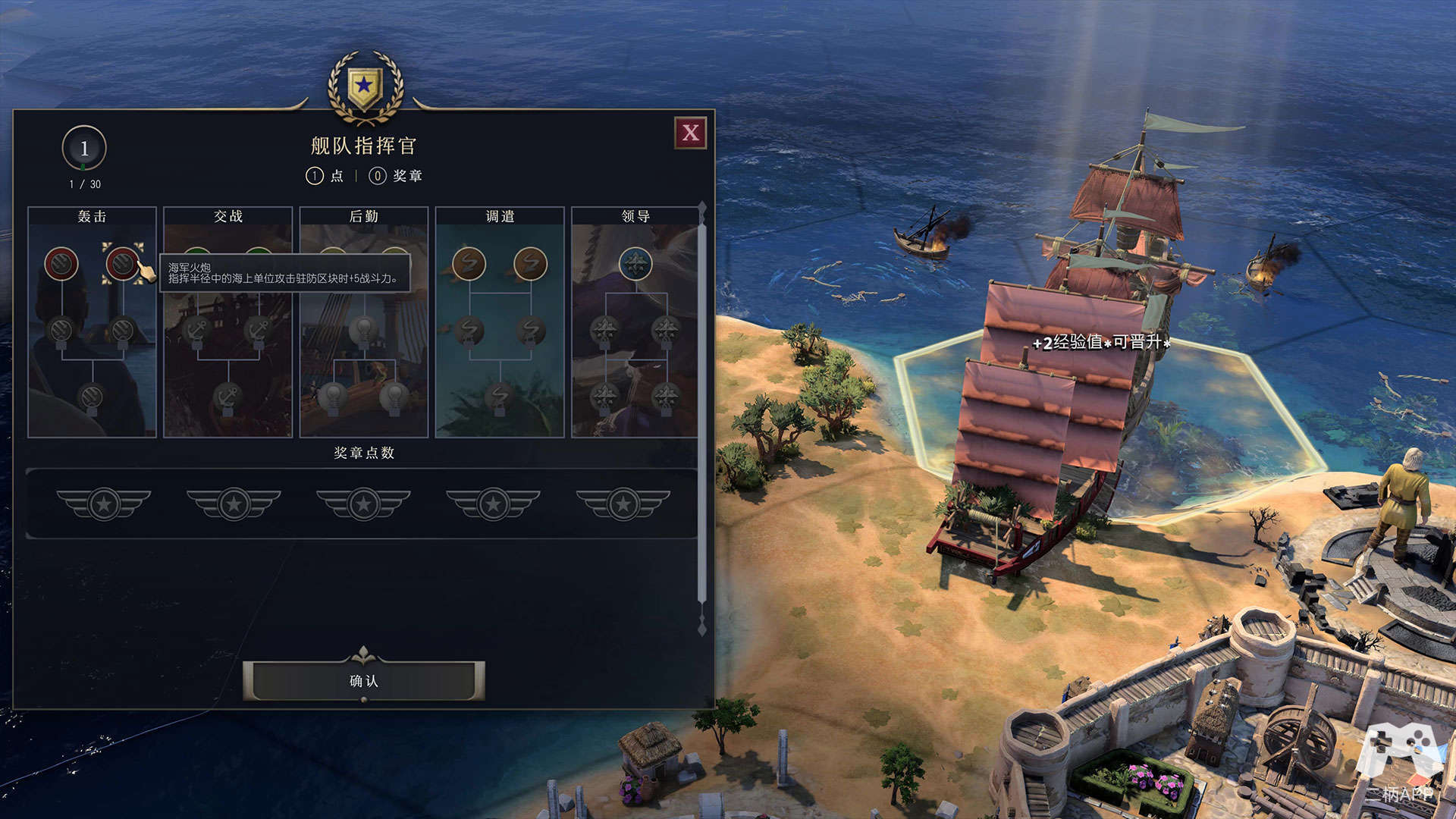Screen dimensions: 1456x819
Task: Choose the bottom node of the 调遣 tree
Action: pyautogui.click(x=499, y=396)
